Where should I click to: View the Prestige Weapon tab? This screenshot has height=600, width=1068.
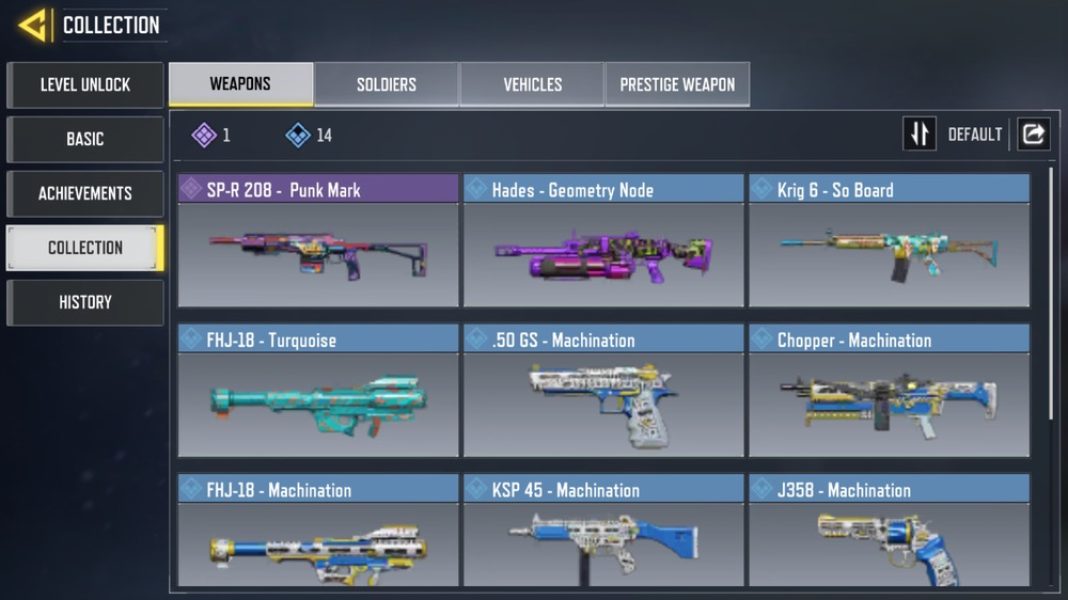coord(677,84)
